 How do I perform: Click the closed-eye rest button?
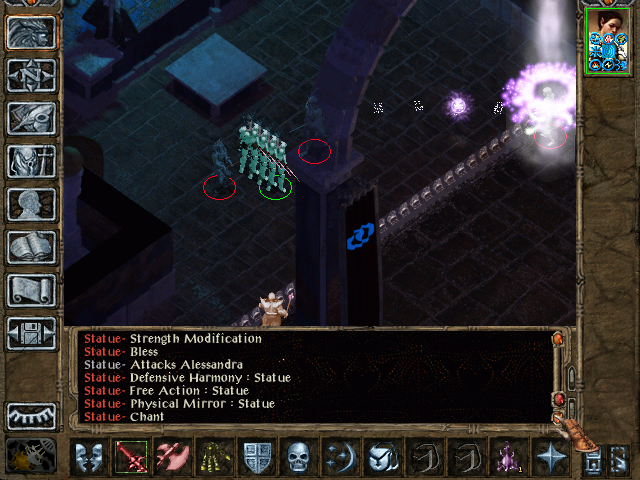[x=31, y=416]
